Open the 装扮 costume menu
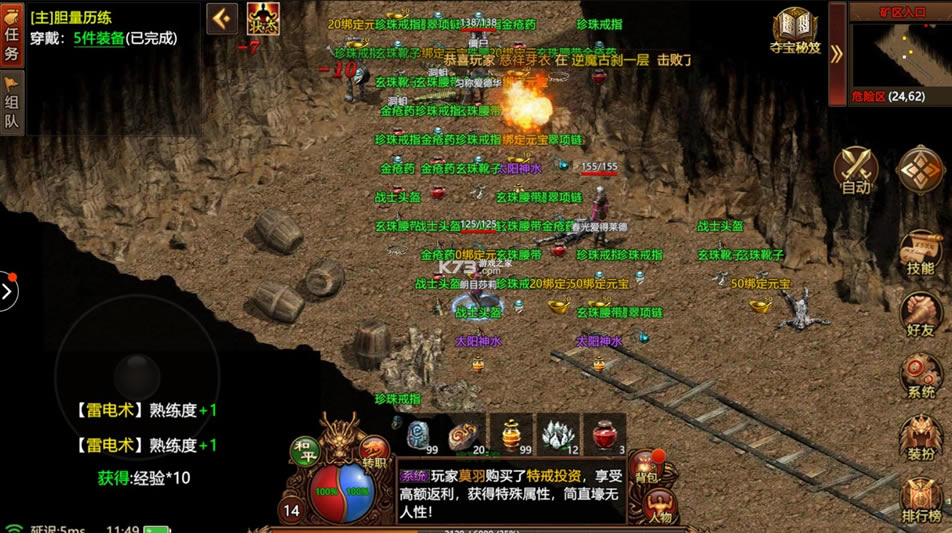The height and width of the screenshot is (533, 952). point(921,439)
